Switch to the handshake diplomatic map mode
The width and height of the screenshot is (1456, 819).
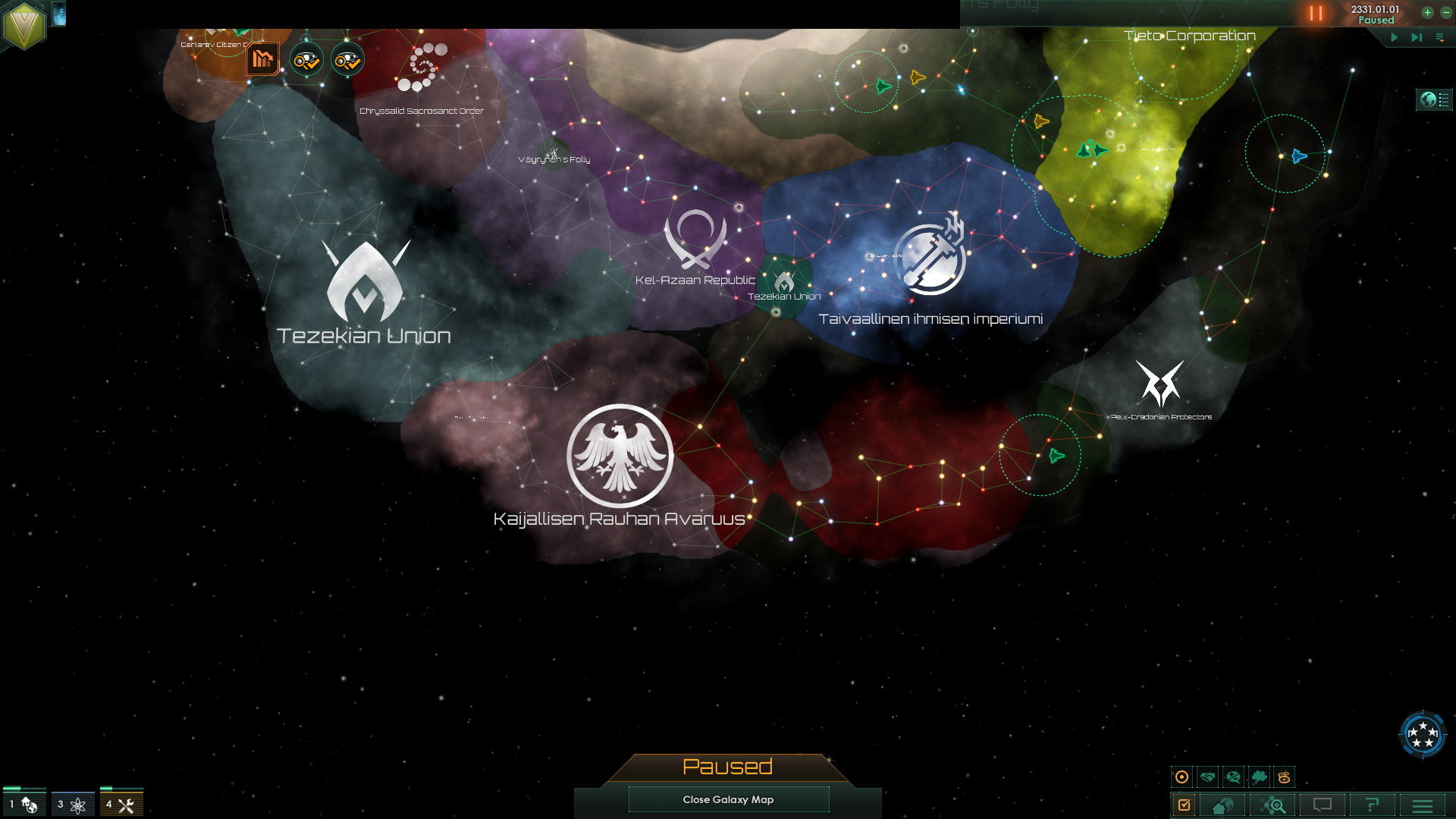[1208, 777]
